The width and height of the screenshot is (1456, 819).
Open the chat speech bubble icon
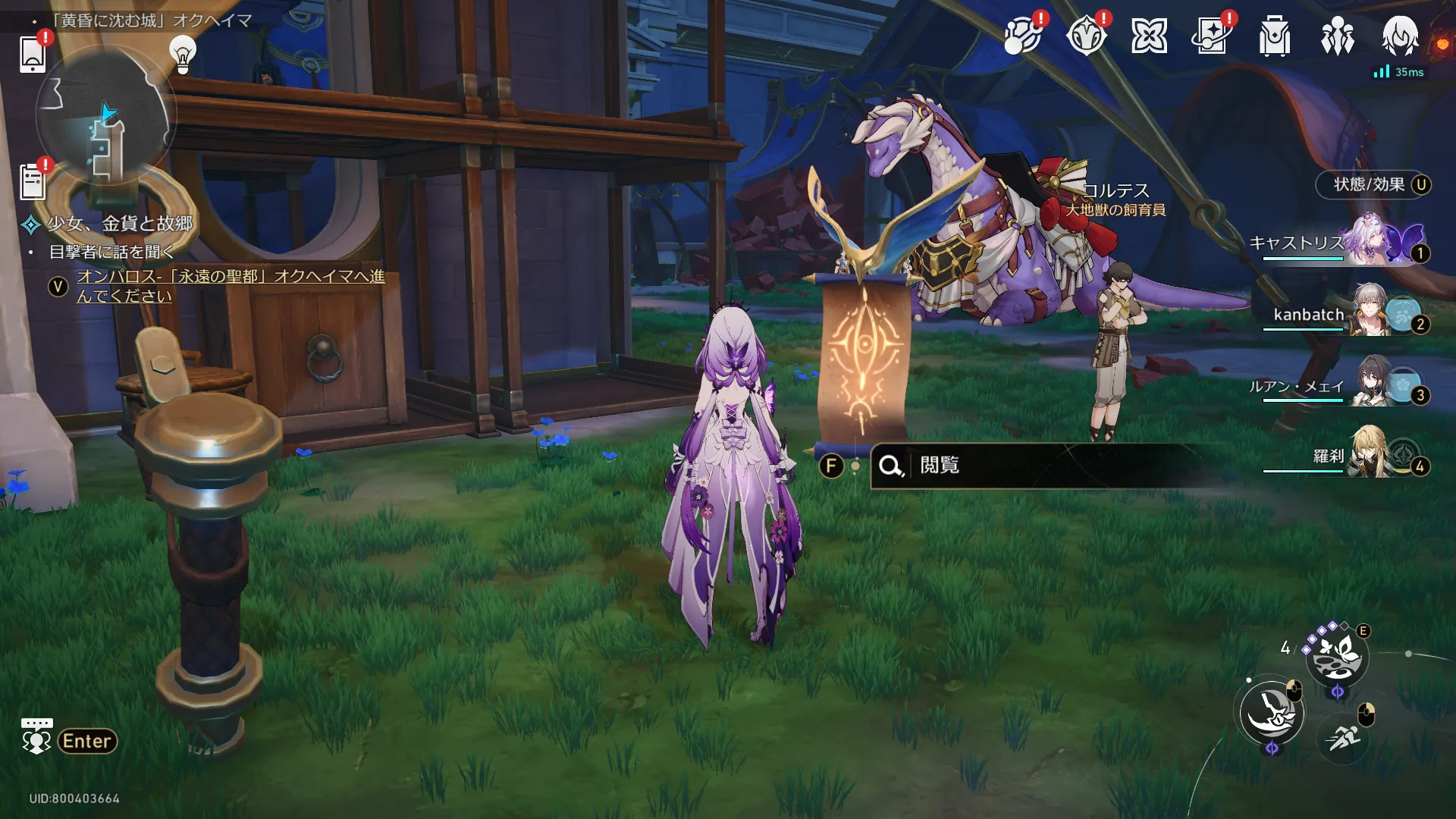(36, 736)
